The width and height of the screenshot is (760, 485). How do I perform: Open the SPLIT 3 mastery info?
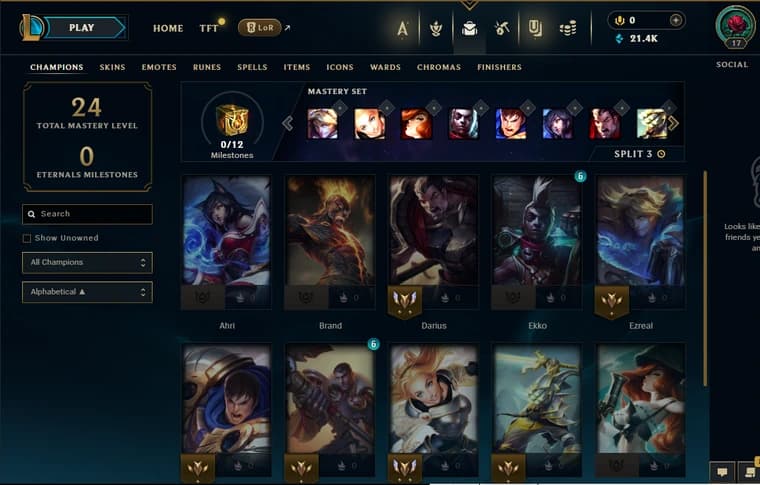pyautogui.click(x=640, y=154)
